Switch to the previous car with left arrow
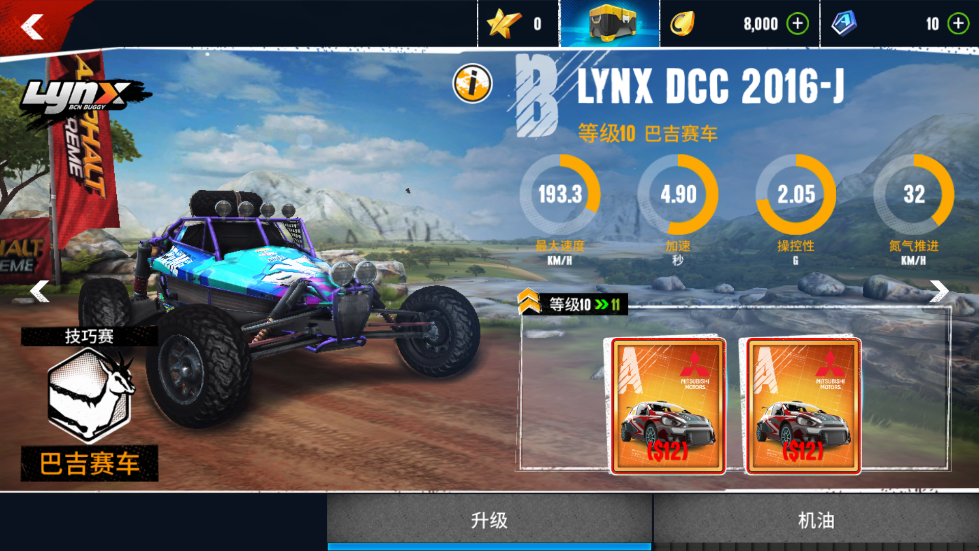The height and width of the screenshot is (551, 979). click(39, 291)
